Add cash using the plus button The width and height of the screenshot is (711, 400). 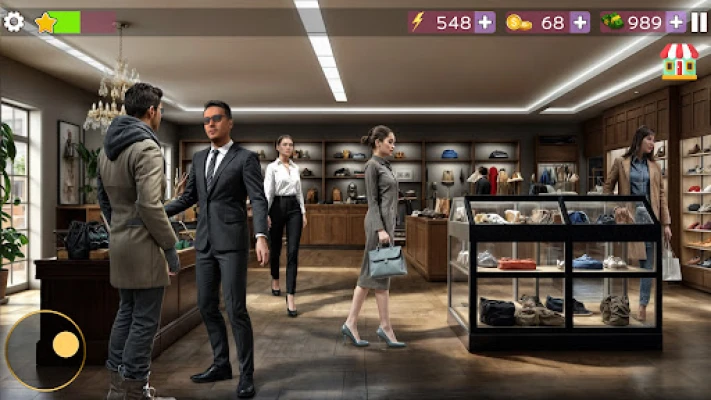tap(676, 22)
